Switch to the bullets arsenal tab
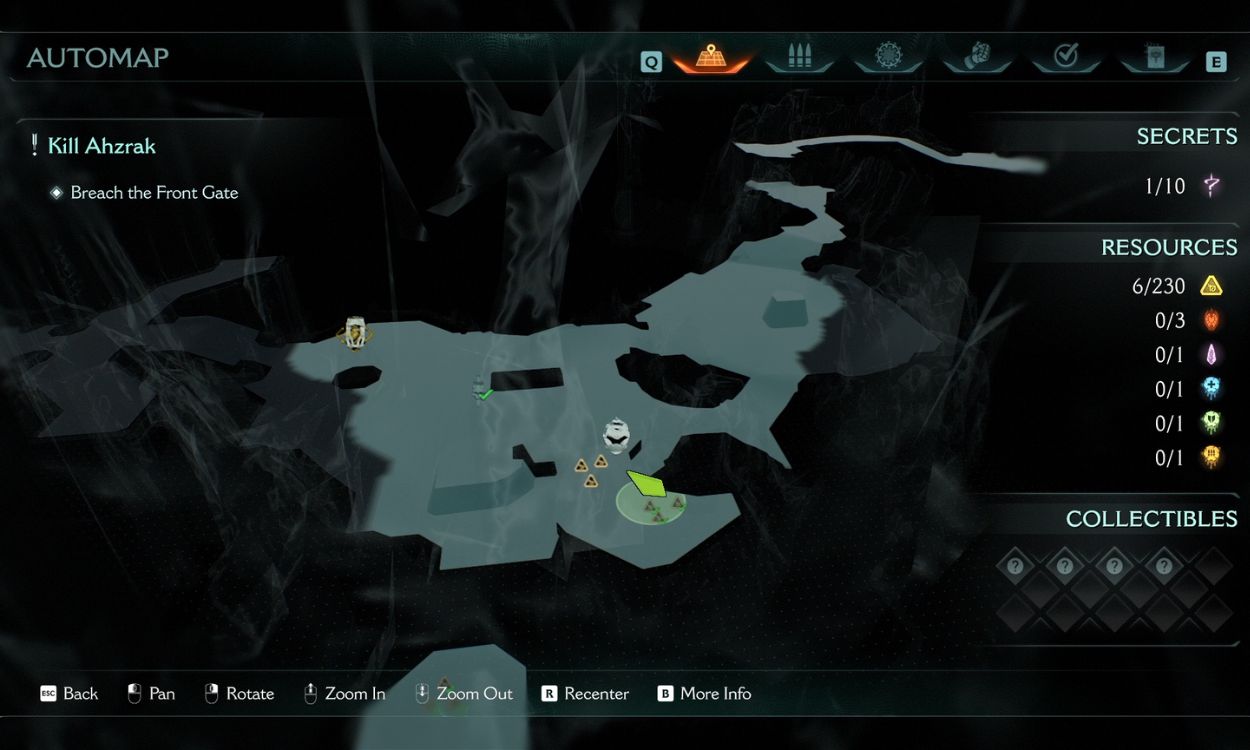1250x750 pixels. coord(800,58)
